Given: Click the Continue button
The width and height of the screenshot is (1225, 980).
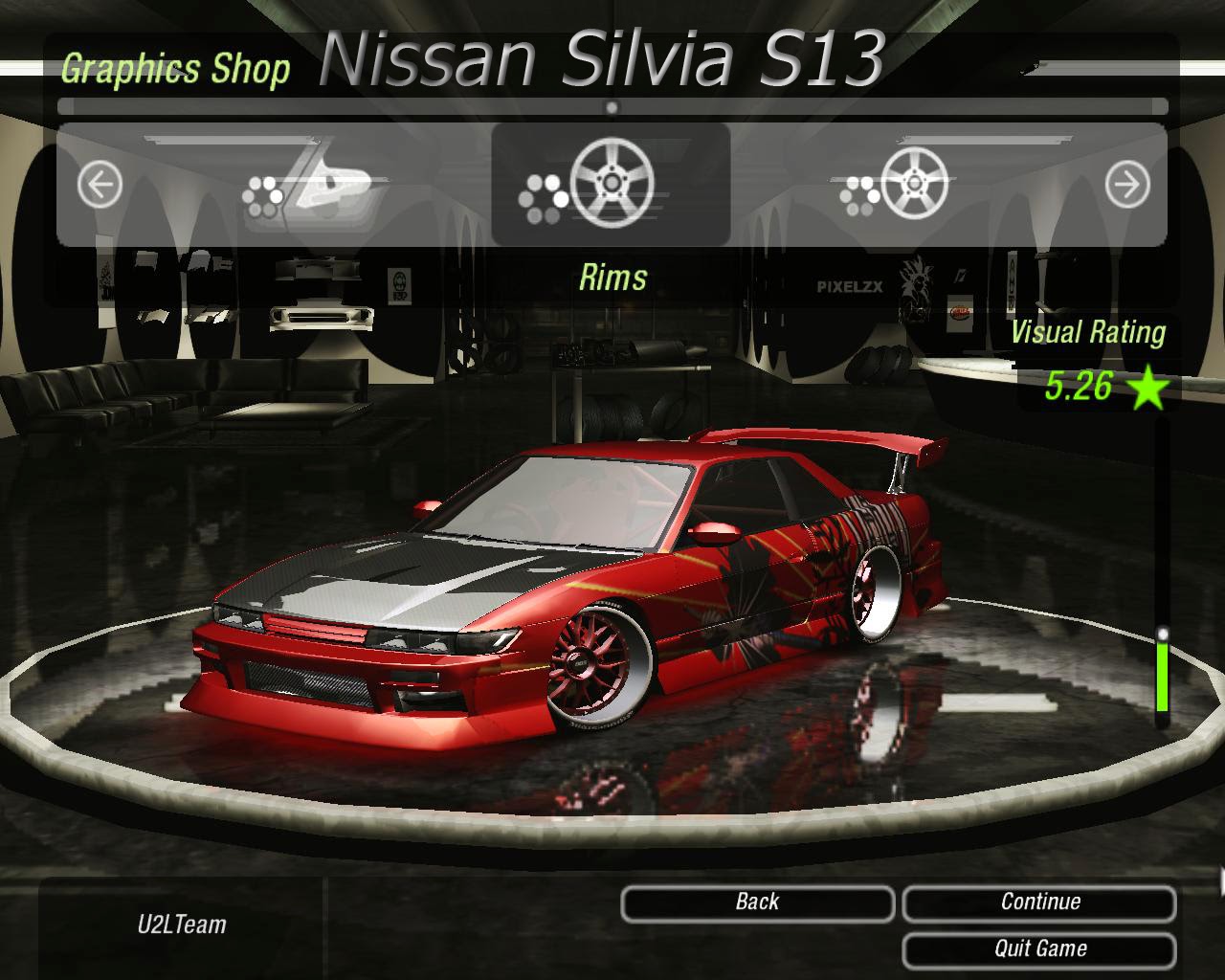Looking at the screenshot, I should coord(1040,901).
